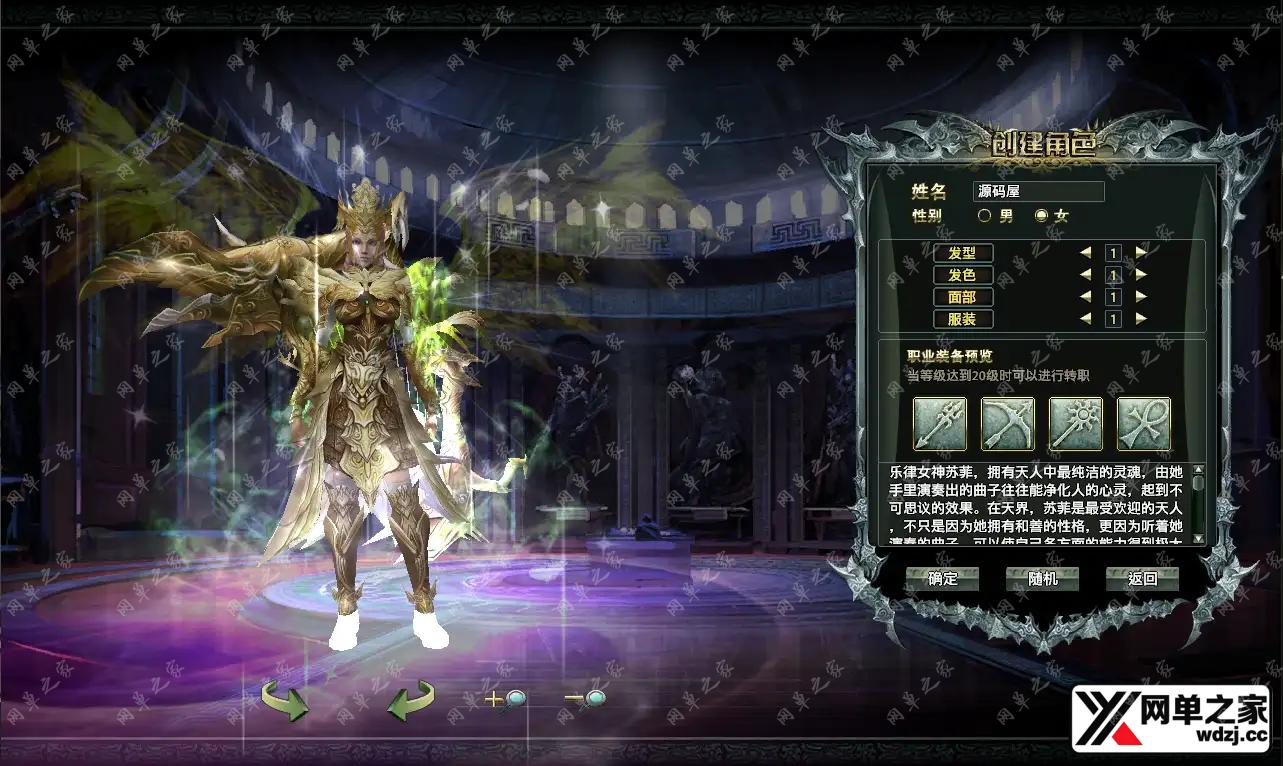
Task: Select the spear weapon preview icon
Action: point(940,424)
